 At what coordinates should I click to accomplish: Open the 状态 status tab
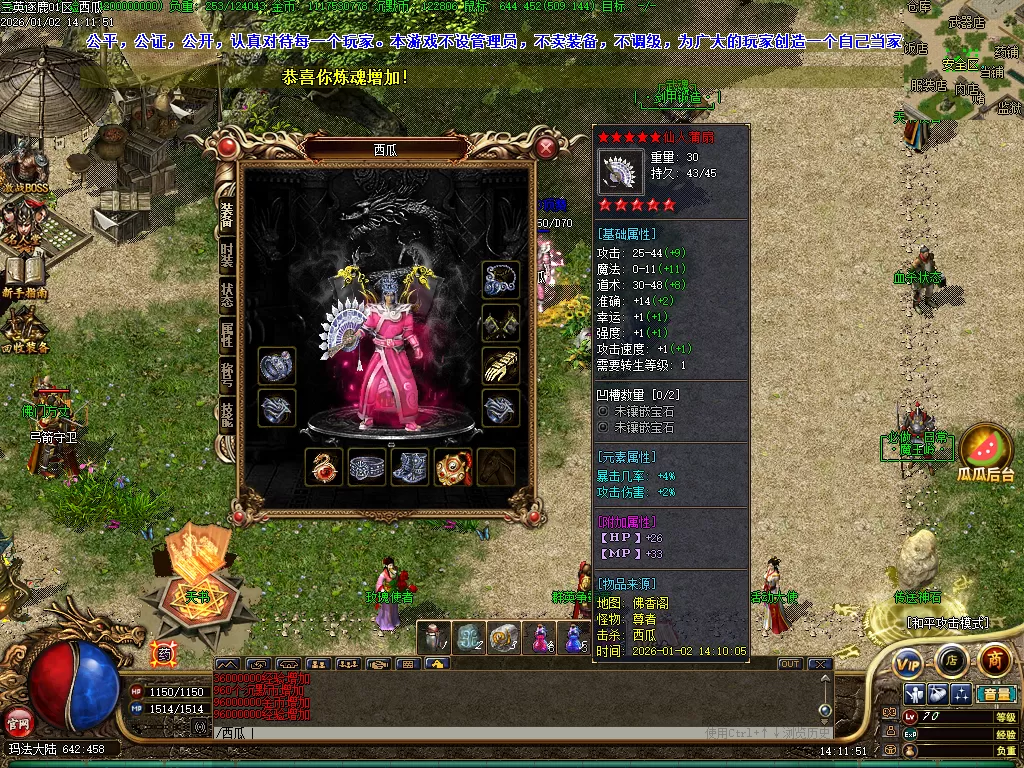click(x=227, y=295)
